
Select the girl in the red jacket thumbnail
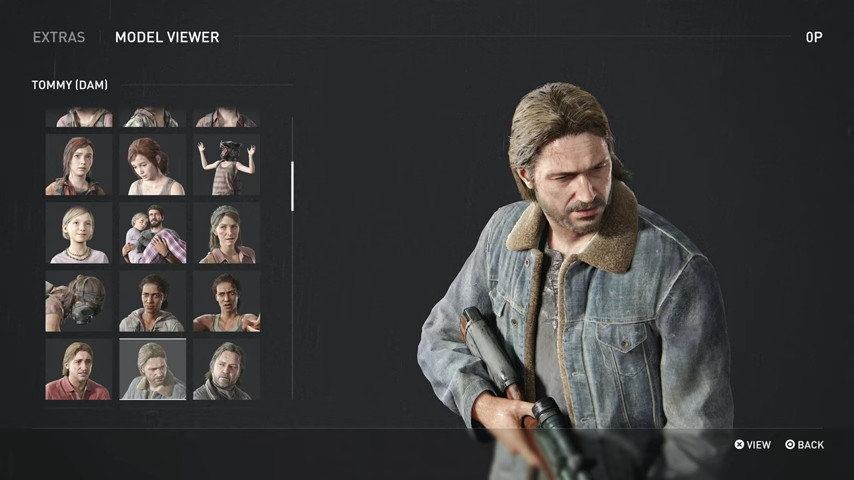pyautogui.click(x=78, y=165)
